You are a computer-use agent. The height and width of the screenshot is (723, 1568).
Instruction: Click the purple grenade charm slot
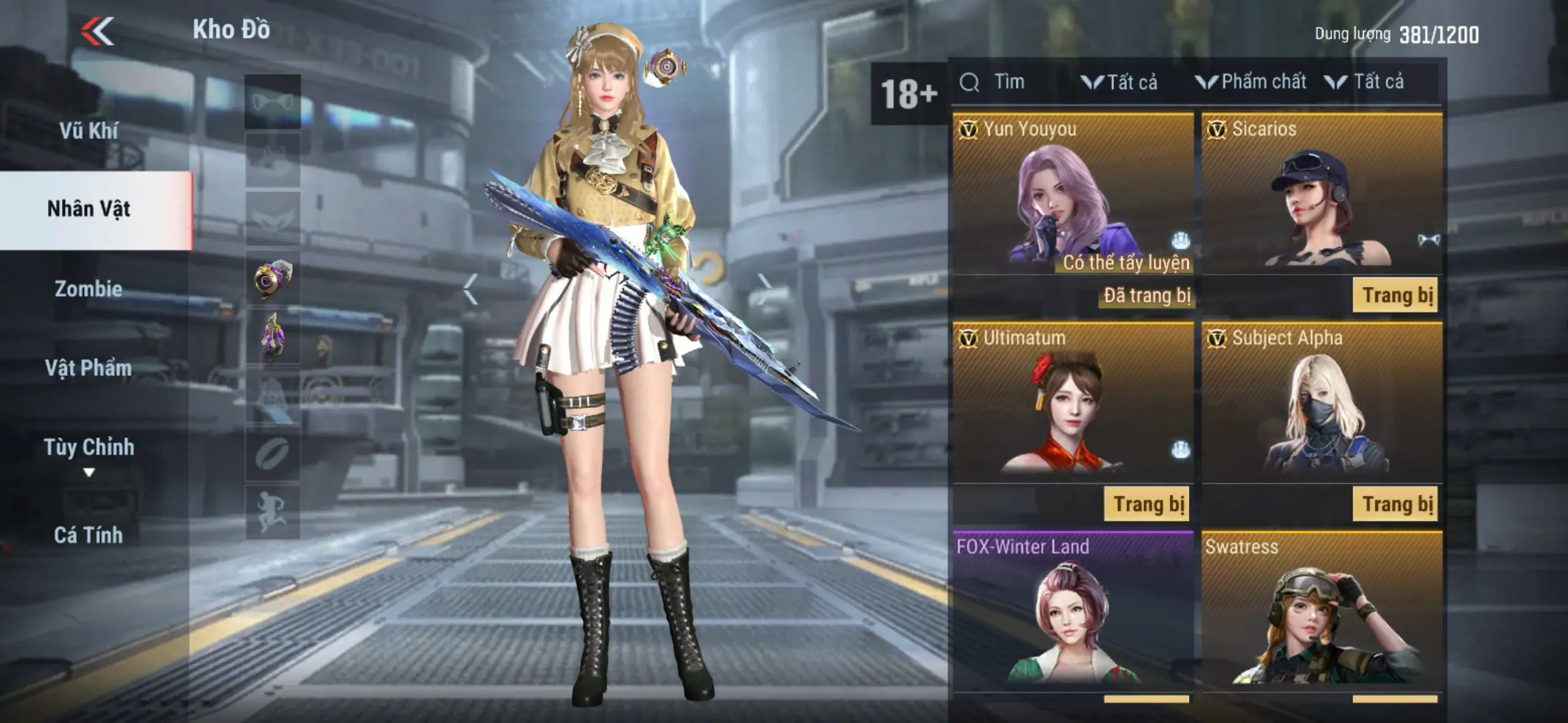273,336
